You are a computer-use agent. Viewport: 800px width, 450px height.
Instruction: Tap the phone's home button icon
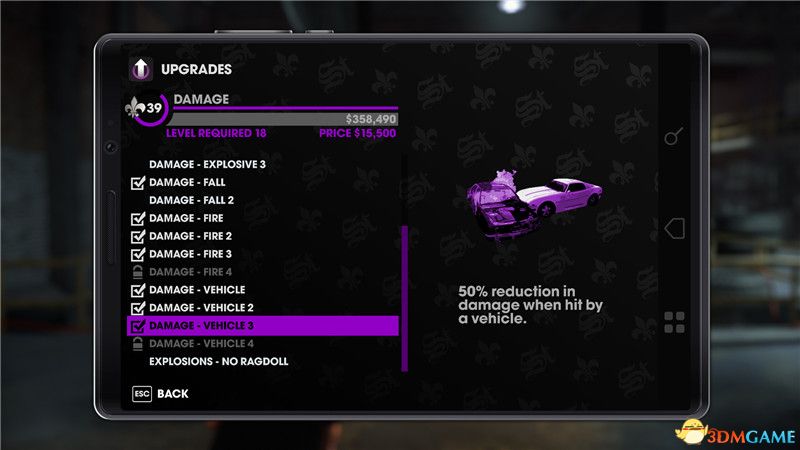pos(675,228)
